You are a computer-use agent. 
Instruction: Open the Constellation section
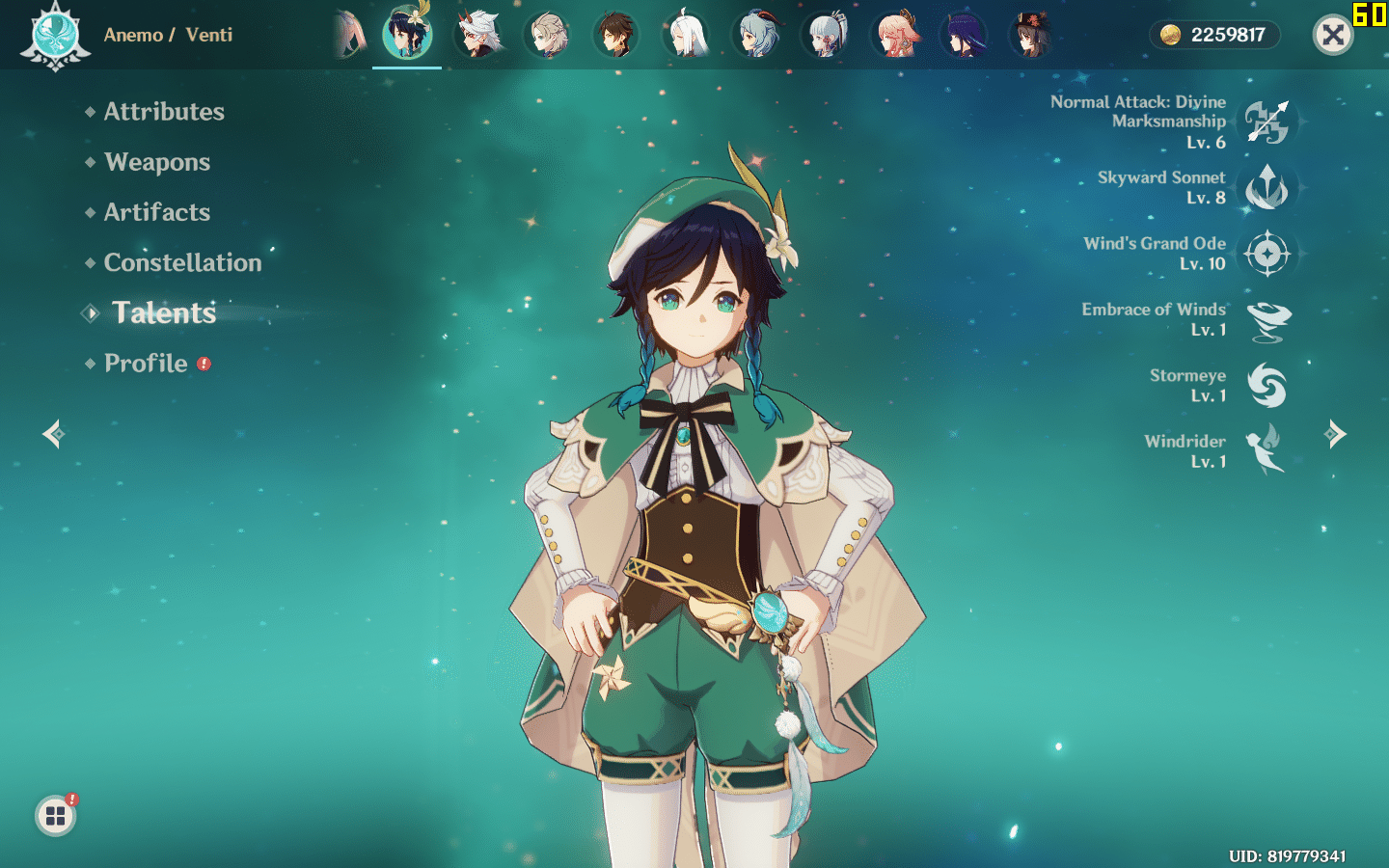[x=182, y=262]
